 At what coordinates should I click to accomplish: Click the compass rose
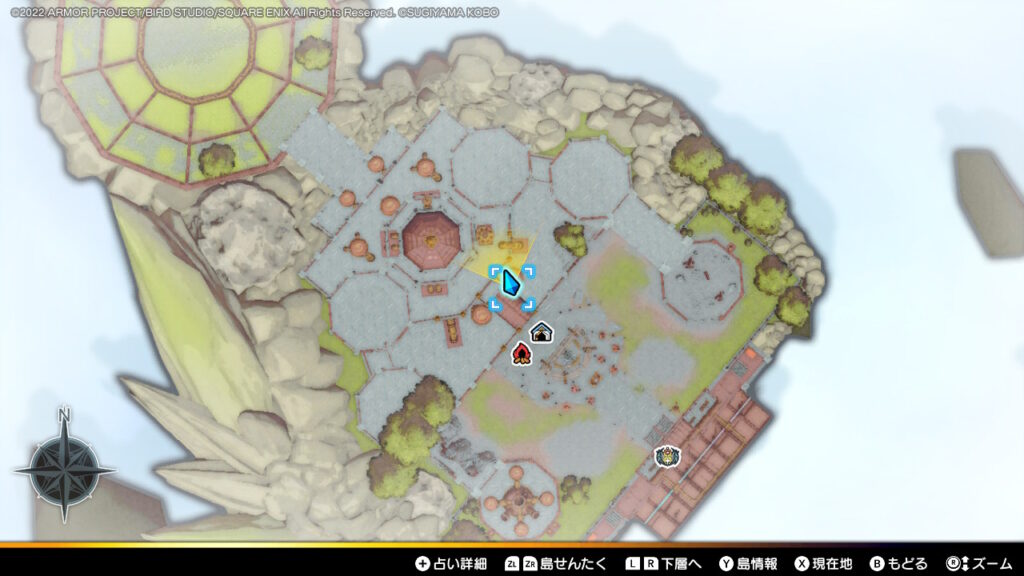coord(64,467)
